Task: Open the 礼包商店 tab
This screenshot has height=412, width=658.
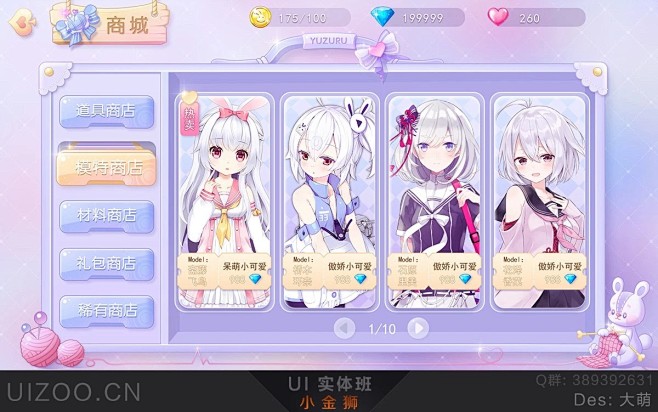Action: click(106, 263)
